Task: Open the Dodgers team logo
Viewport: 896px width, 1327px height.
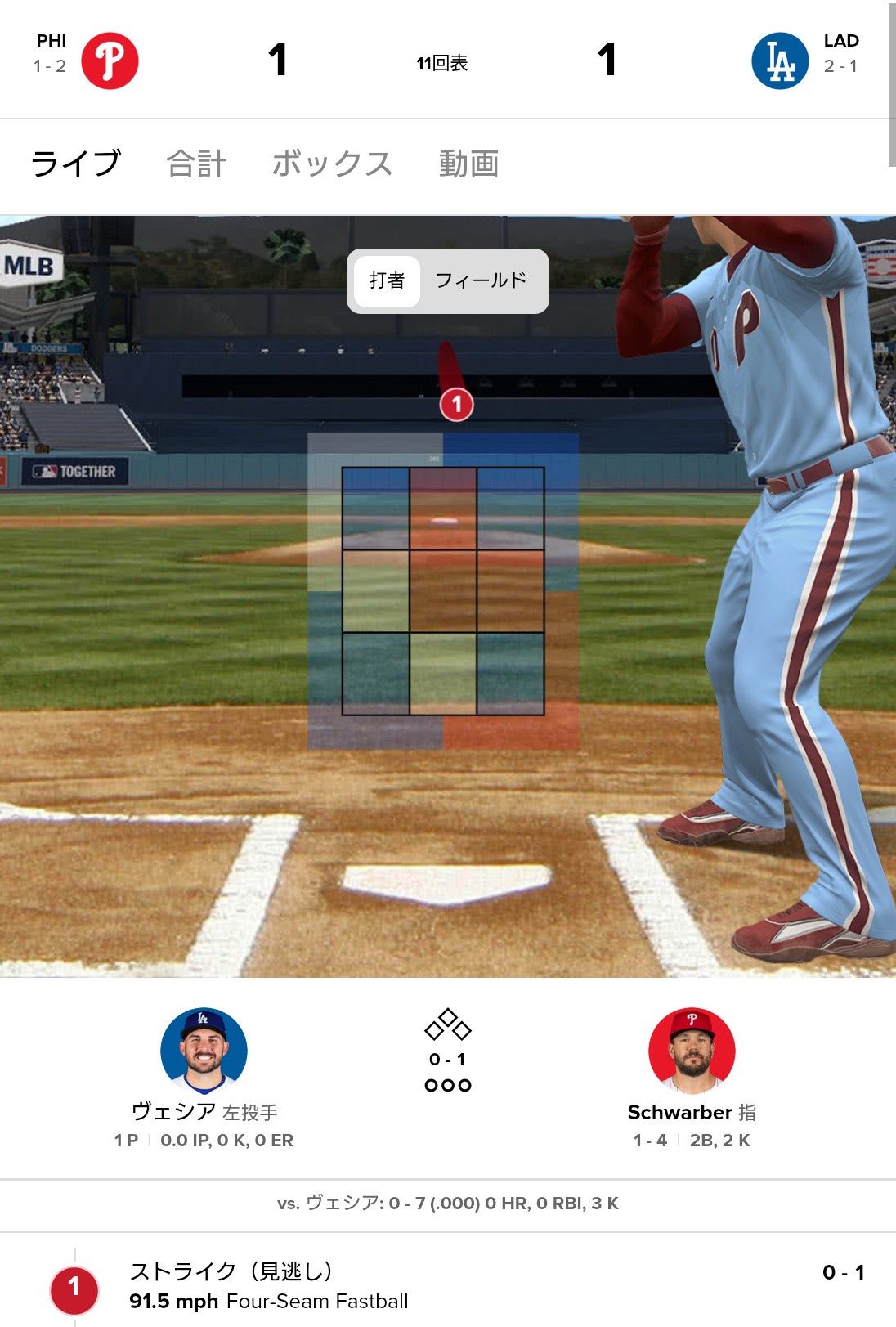Action: click(x=780, y=61)
